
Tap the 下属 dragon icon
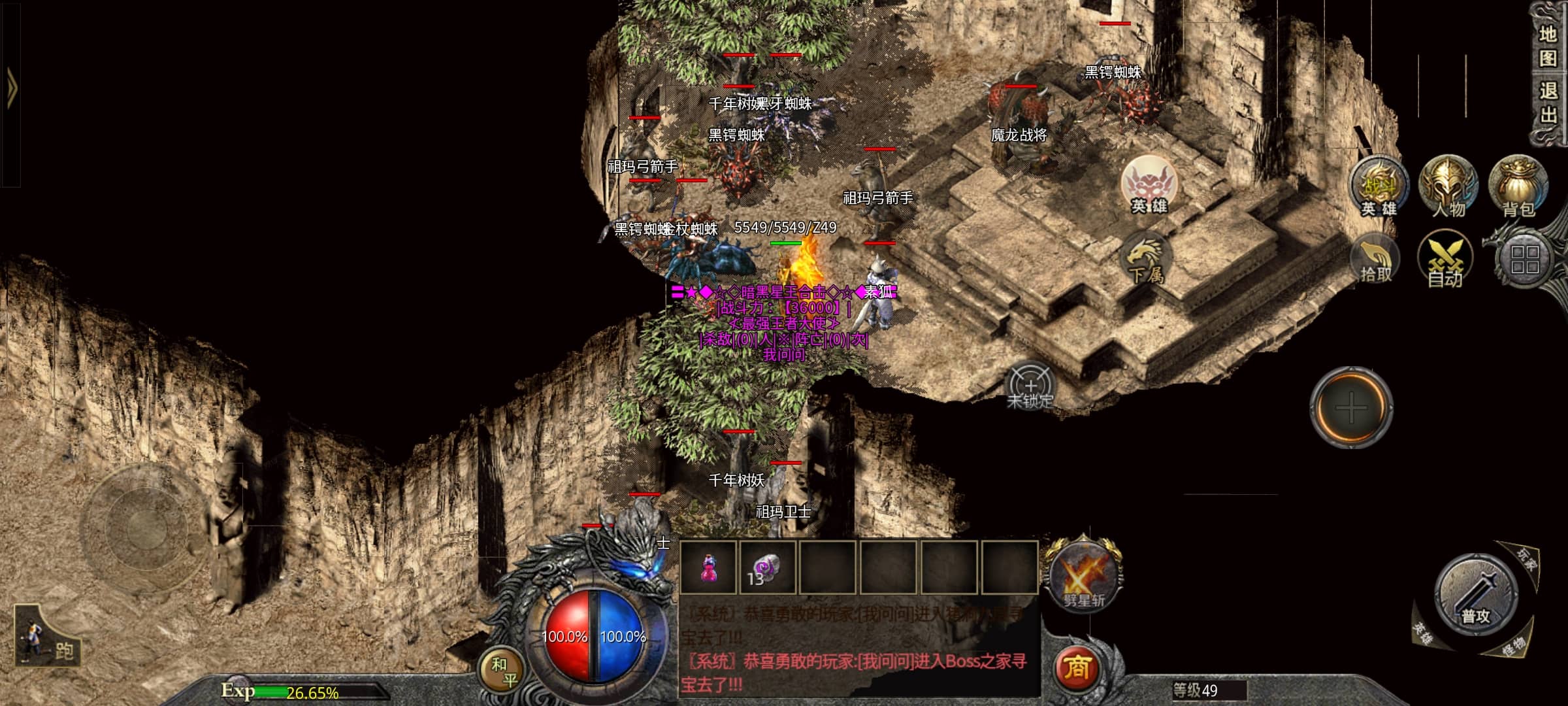point(1146,260)
